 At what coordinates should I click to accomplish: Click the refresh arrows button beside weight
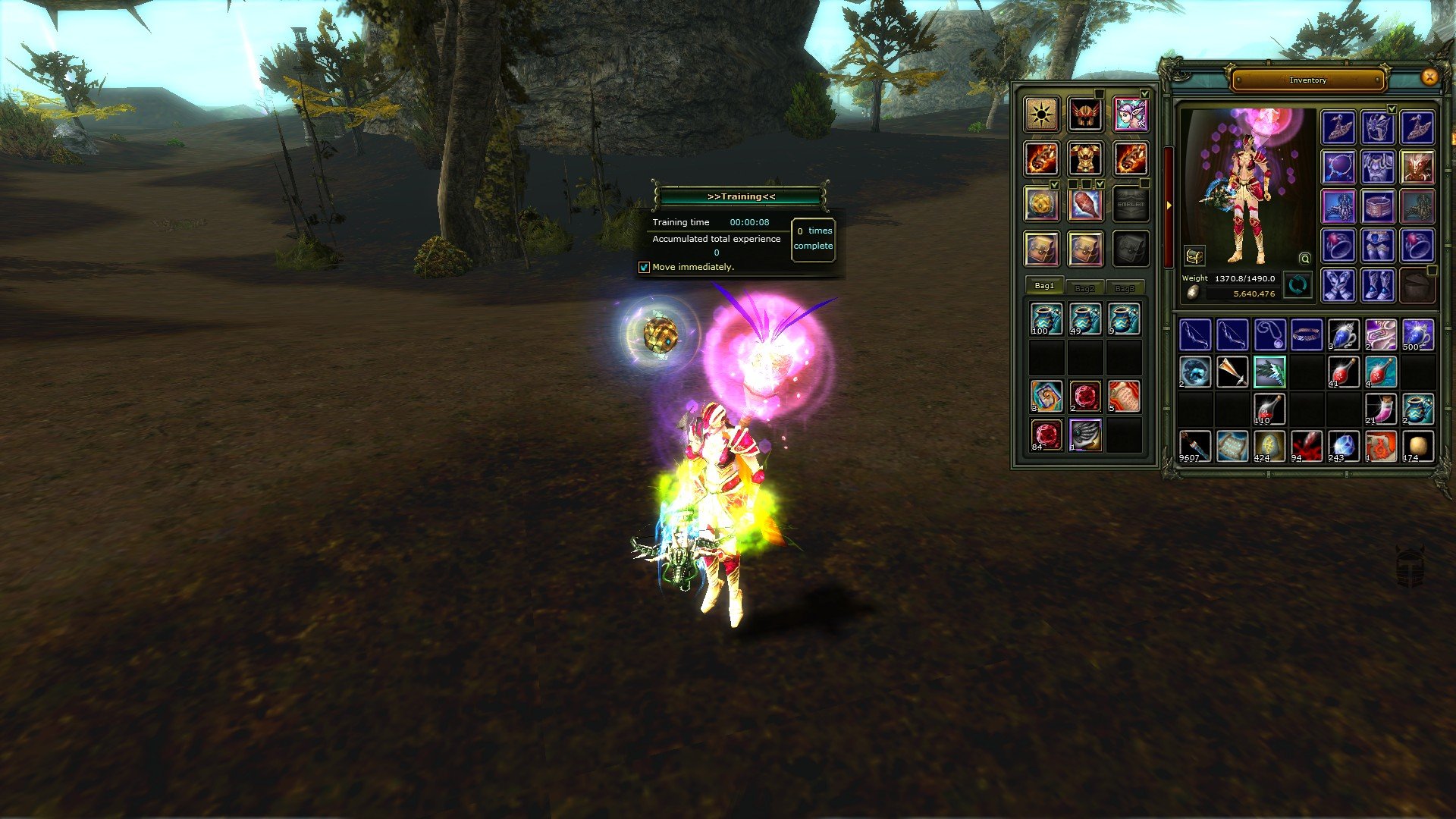point(1298,285)
